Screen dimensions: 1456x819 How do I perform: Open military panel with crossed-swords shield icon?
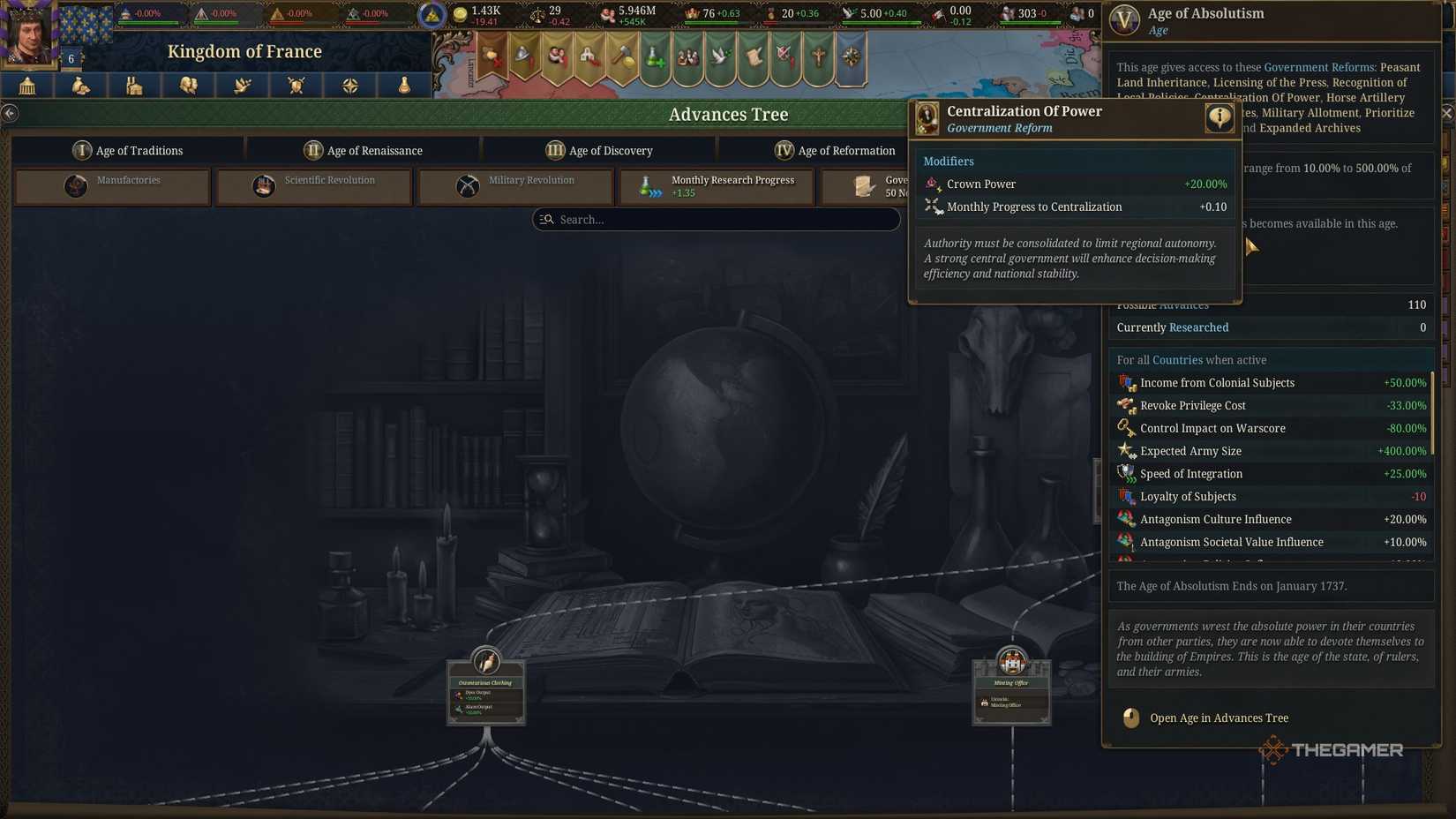coord(296,85)
